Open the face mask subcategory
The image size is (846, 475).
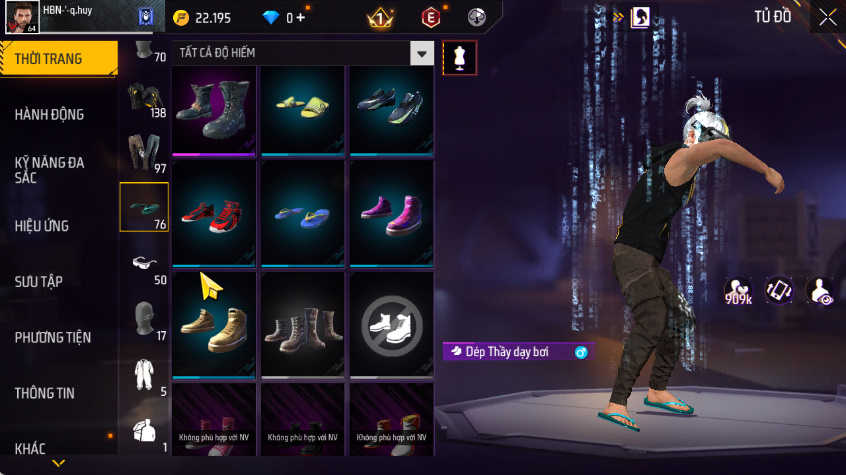144,319
